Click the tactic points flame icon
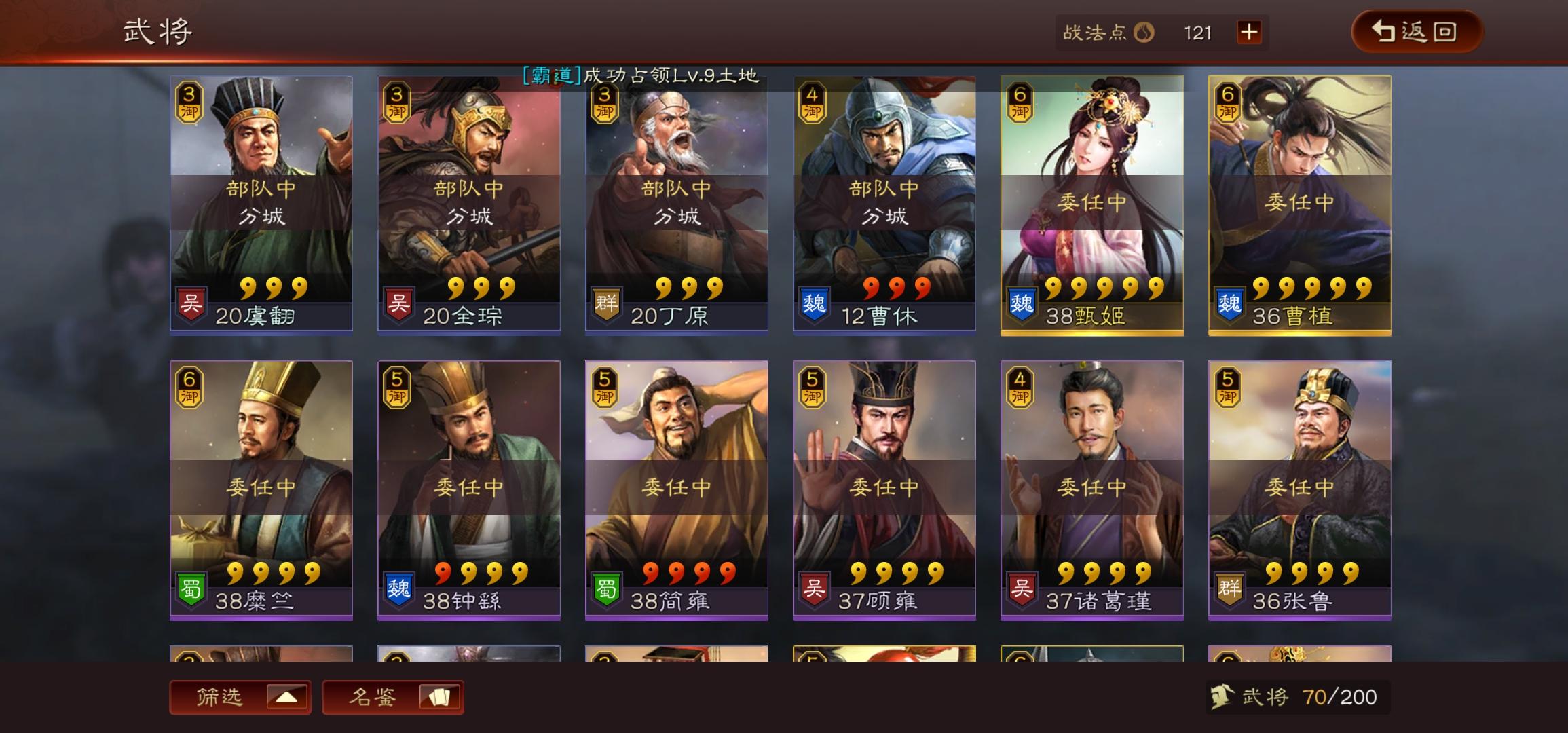Image resolution: width=1568 pixels, height=733 pixels. click(x=1145, y=32)
